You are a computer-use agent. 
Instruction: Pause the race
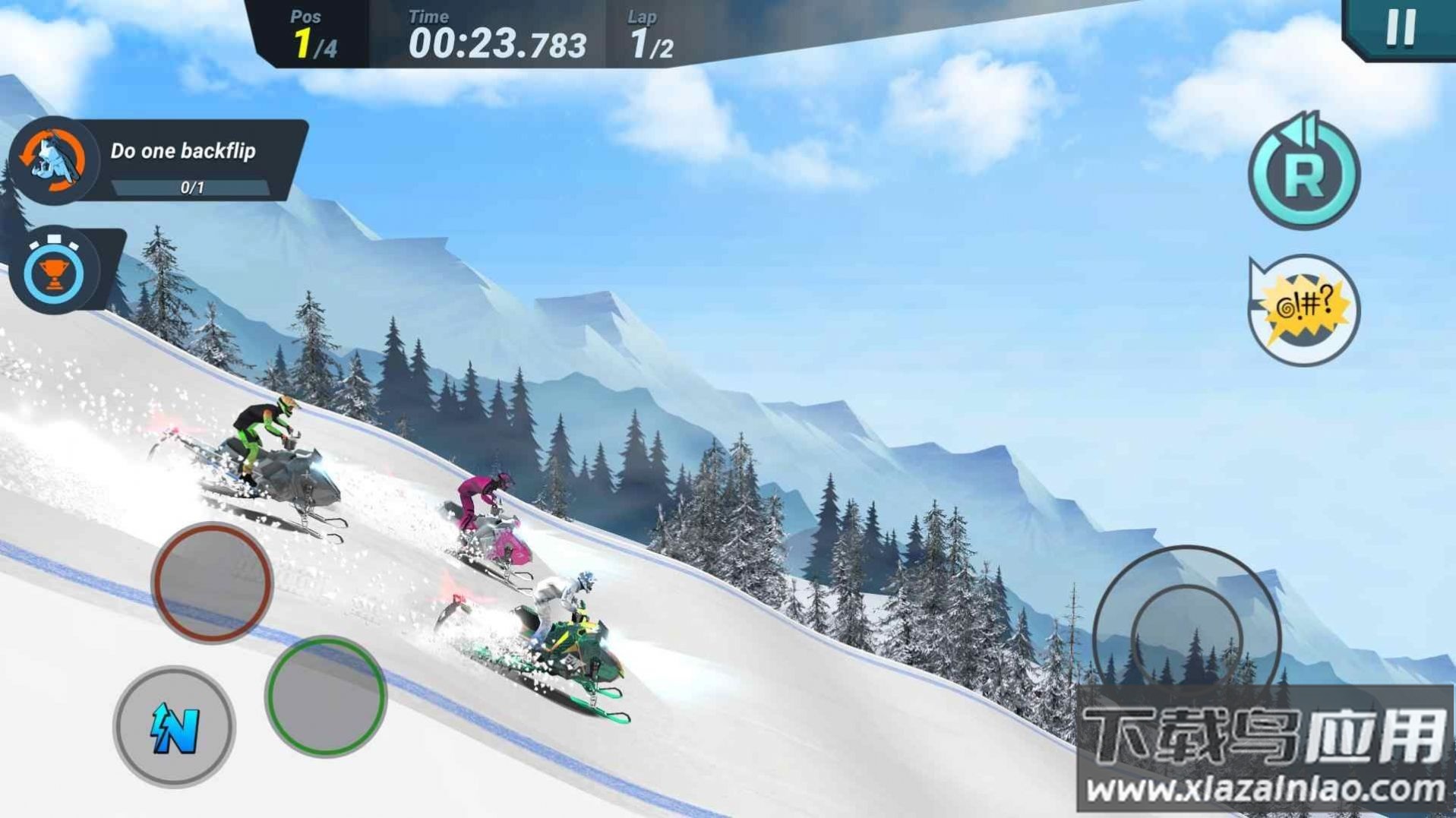[1401, 28]
